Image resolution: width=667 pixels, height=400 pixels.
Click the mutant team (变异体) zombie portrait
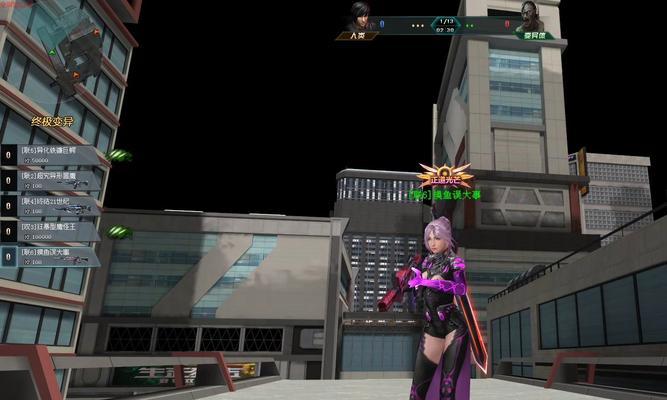click(x=527, y=17)
